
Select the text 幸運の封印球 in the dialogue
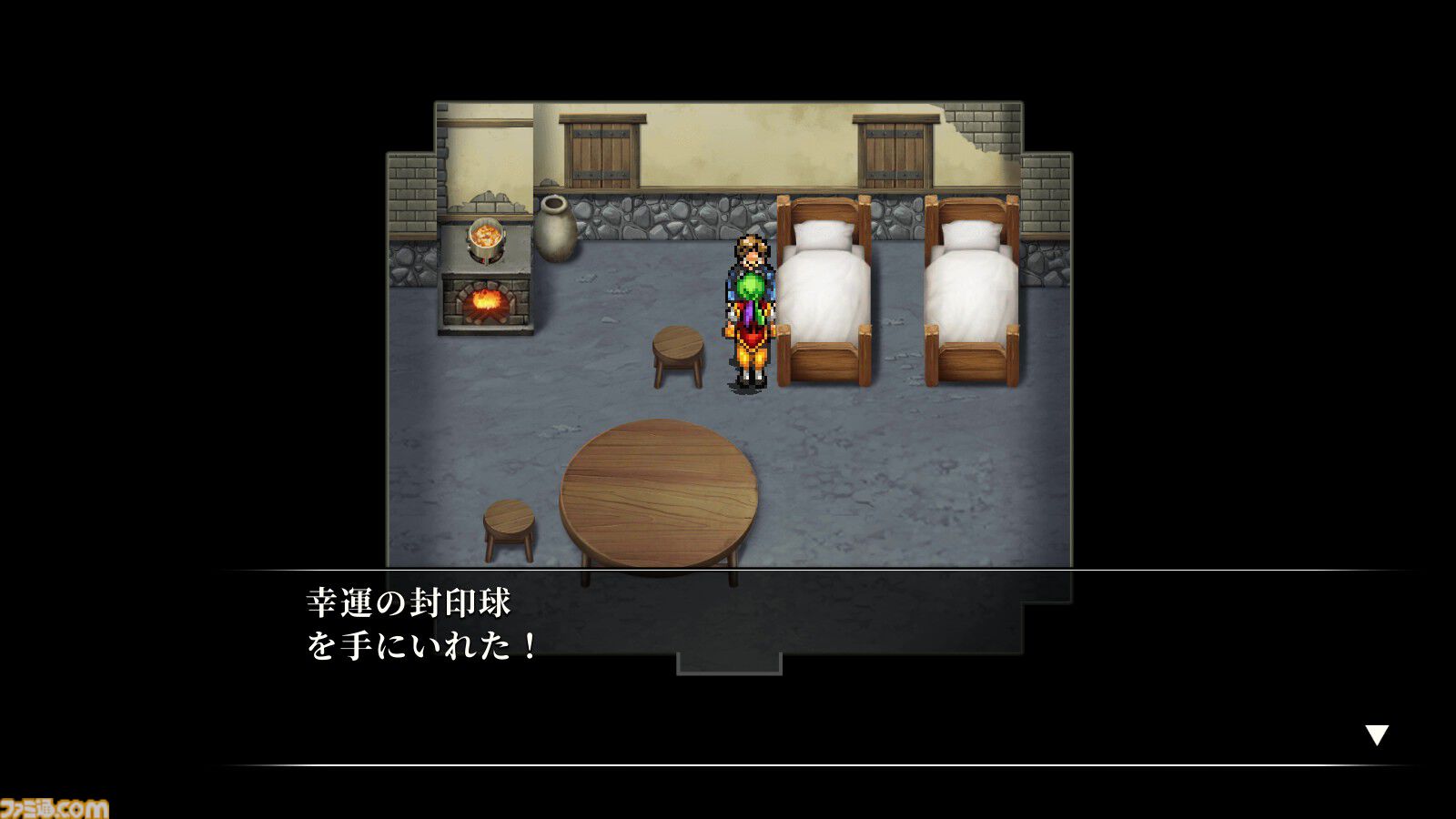[x=407, y=601]
